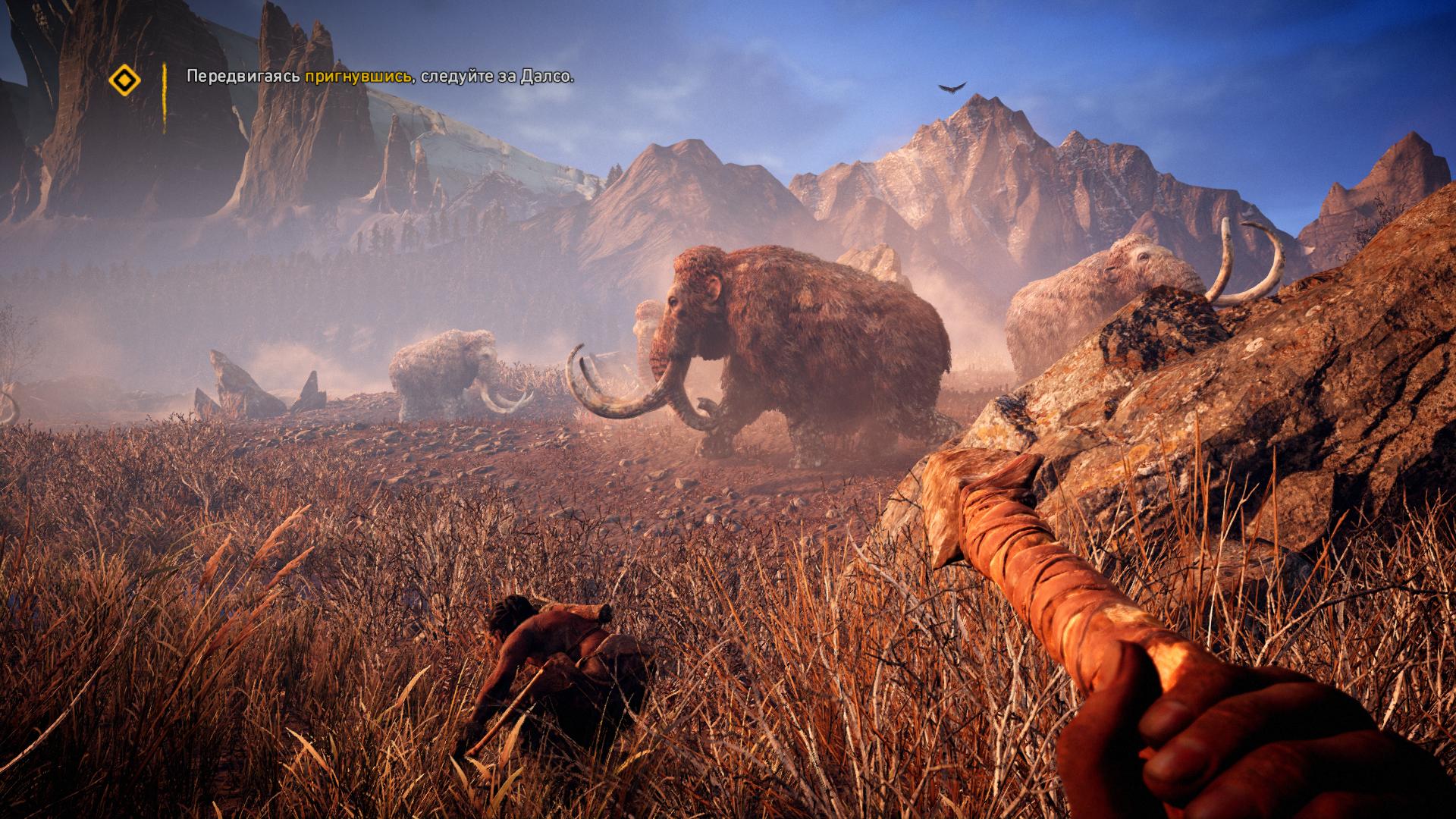Screen dimensions: 1456x819
Task: Click the yellow diamond objective icon
Action: tap(124, 77)
